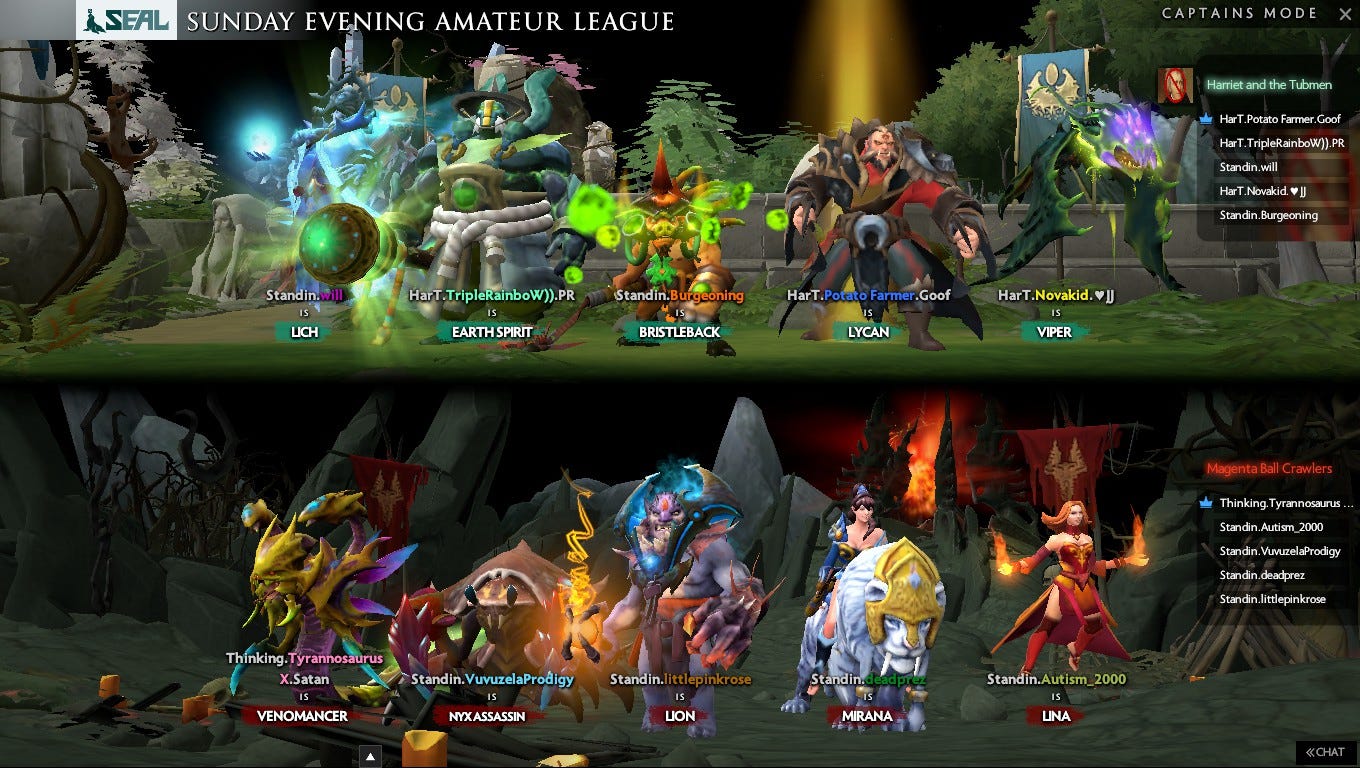Open the chat panel

point(1325,752)
